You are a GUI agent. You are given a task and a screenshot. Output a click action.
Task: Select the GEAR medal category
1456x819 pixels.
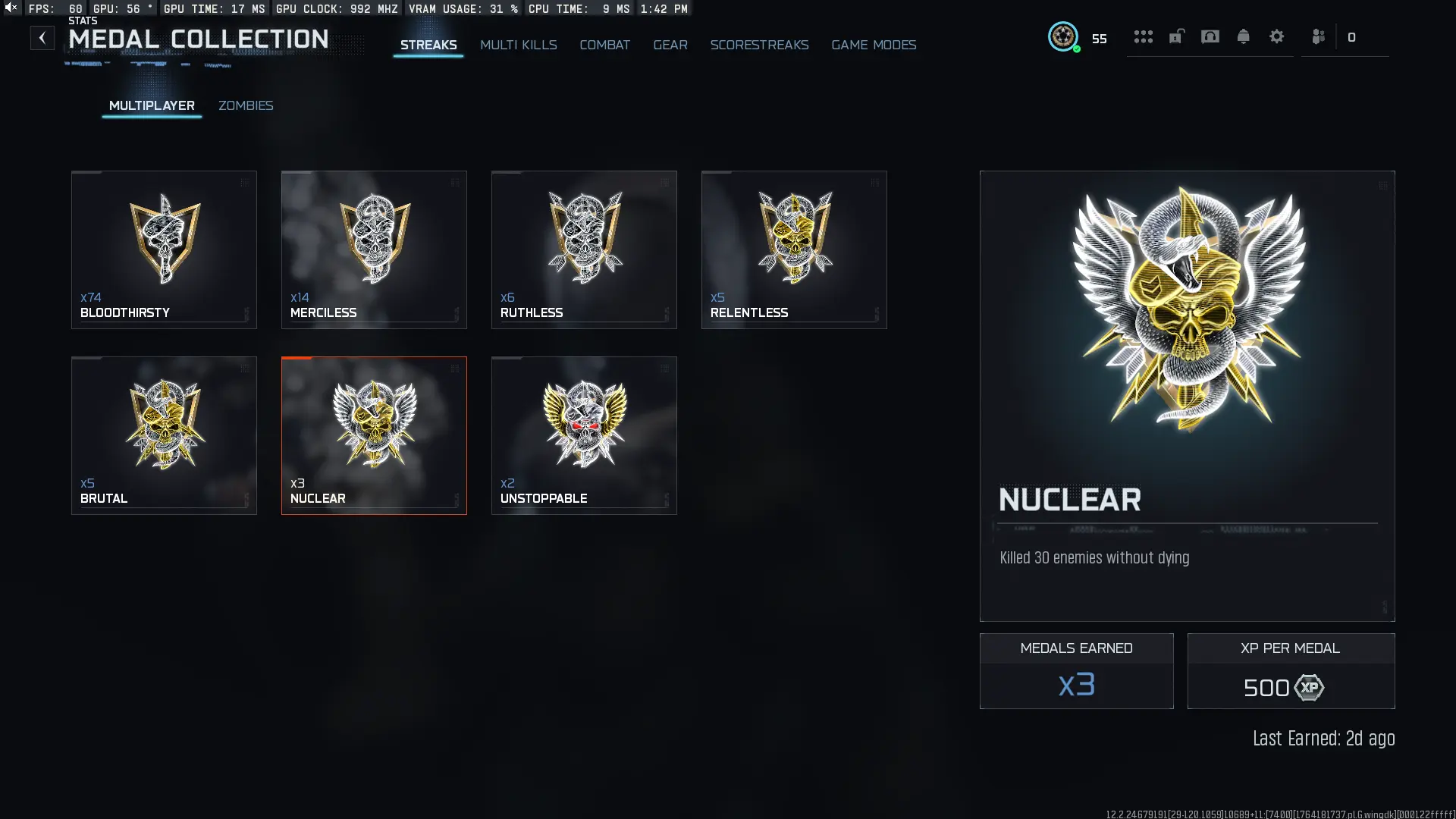670,45
